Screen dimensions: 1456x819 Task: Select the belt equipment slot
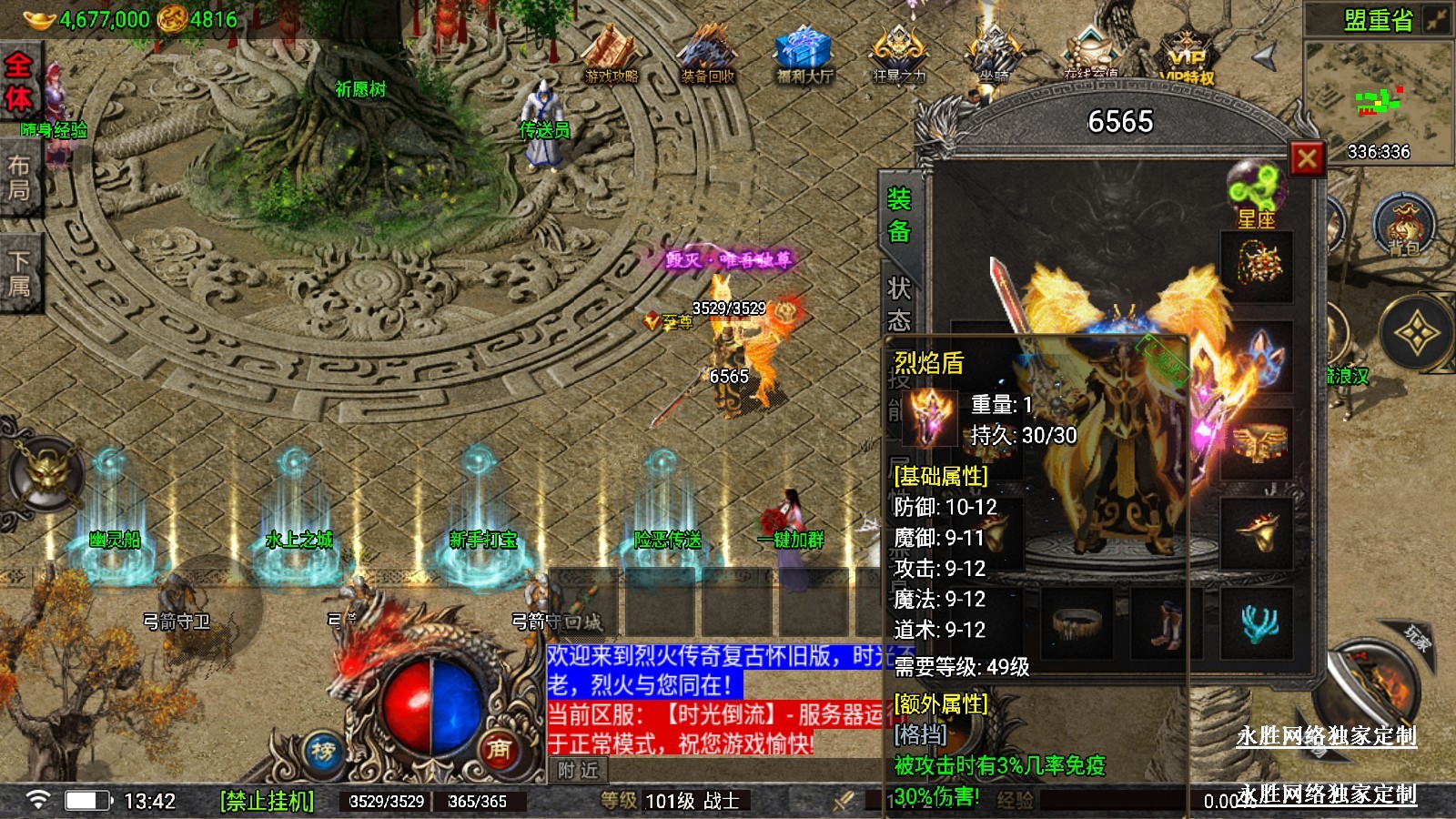coord(1077,622)
